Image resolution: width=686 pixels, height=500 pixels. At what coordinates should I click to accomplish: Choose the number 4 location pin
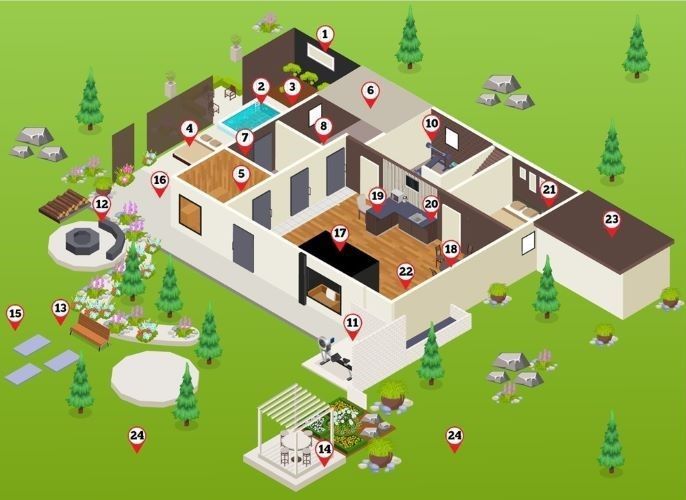pyautogui.click(x=189, y=129)
